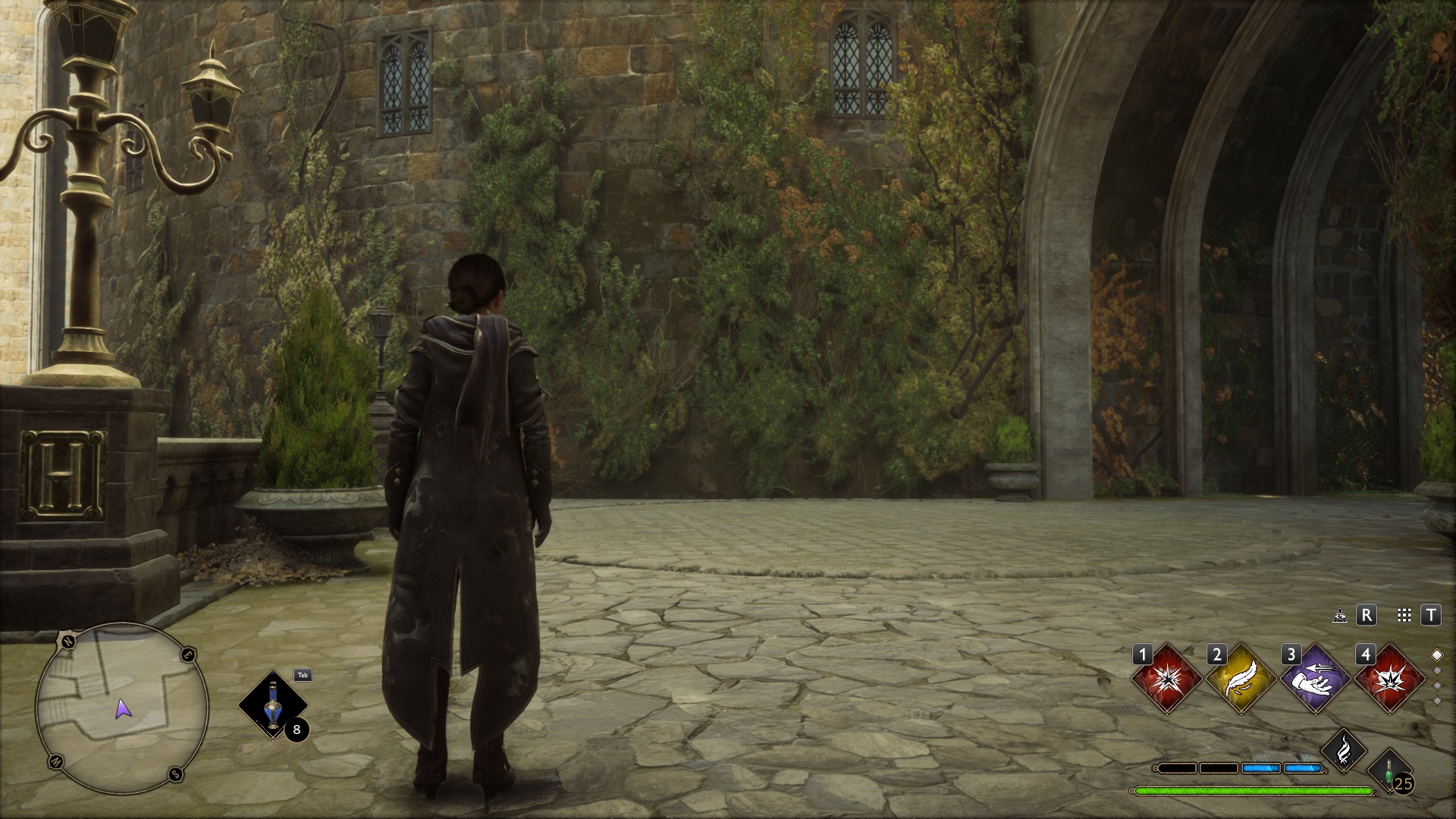This screenshot has height=819, width=1456.
Task: Open the circular minimap
Action: (x=121, y=708)
